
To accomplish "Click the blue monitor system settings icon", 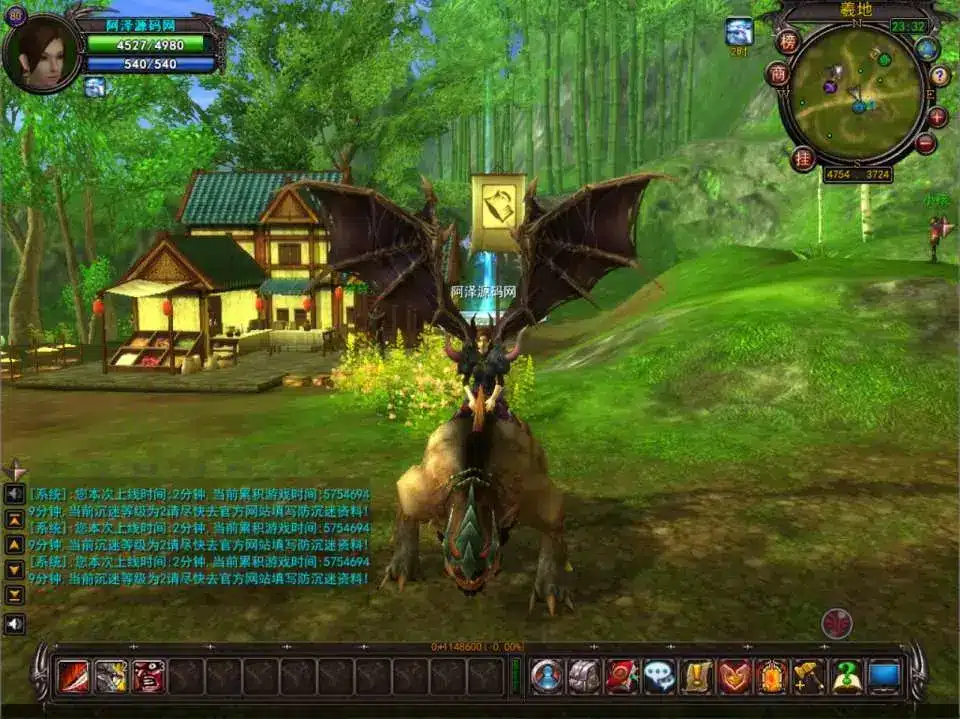I will pos(884,676).
